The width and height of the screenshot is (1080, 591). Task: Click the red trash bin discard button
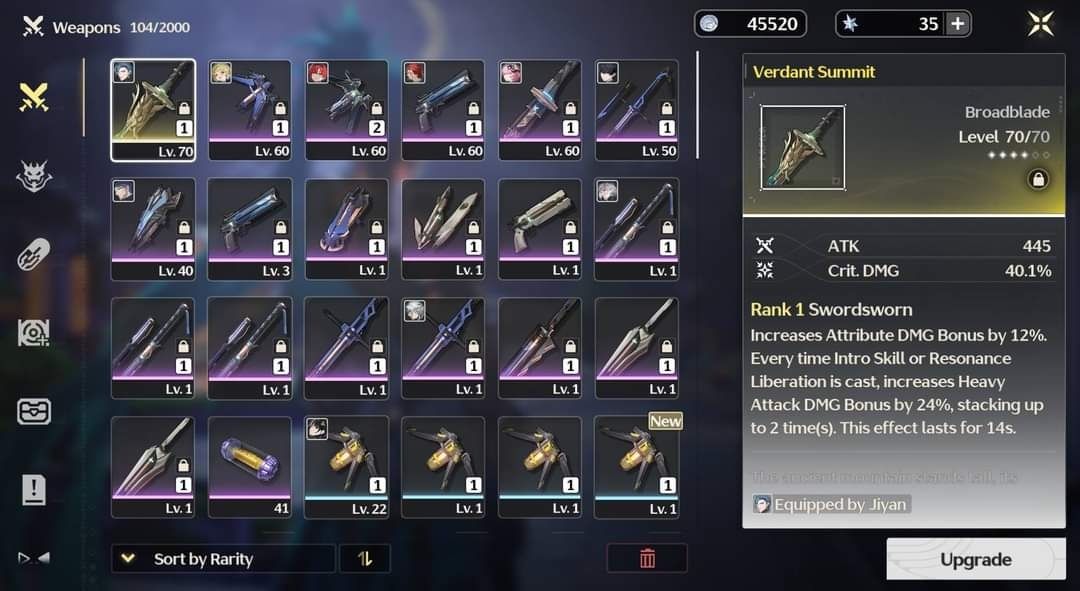(x=647, y=559)
